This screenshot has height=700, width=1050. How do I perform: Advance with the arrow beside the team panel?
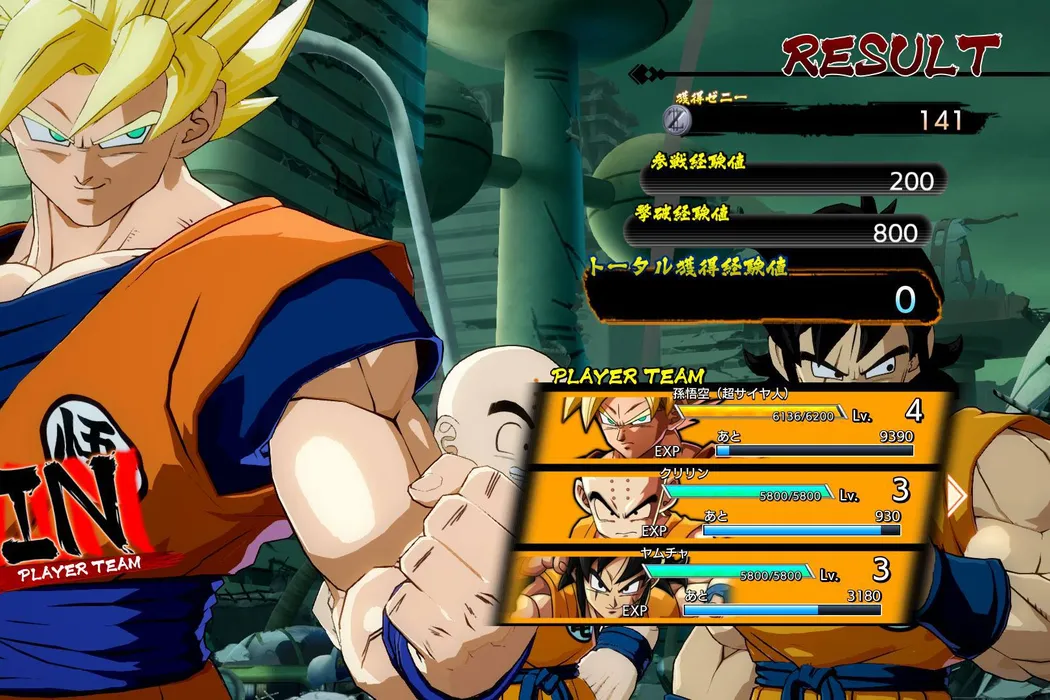coord(957,495)
